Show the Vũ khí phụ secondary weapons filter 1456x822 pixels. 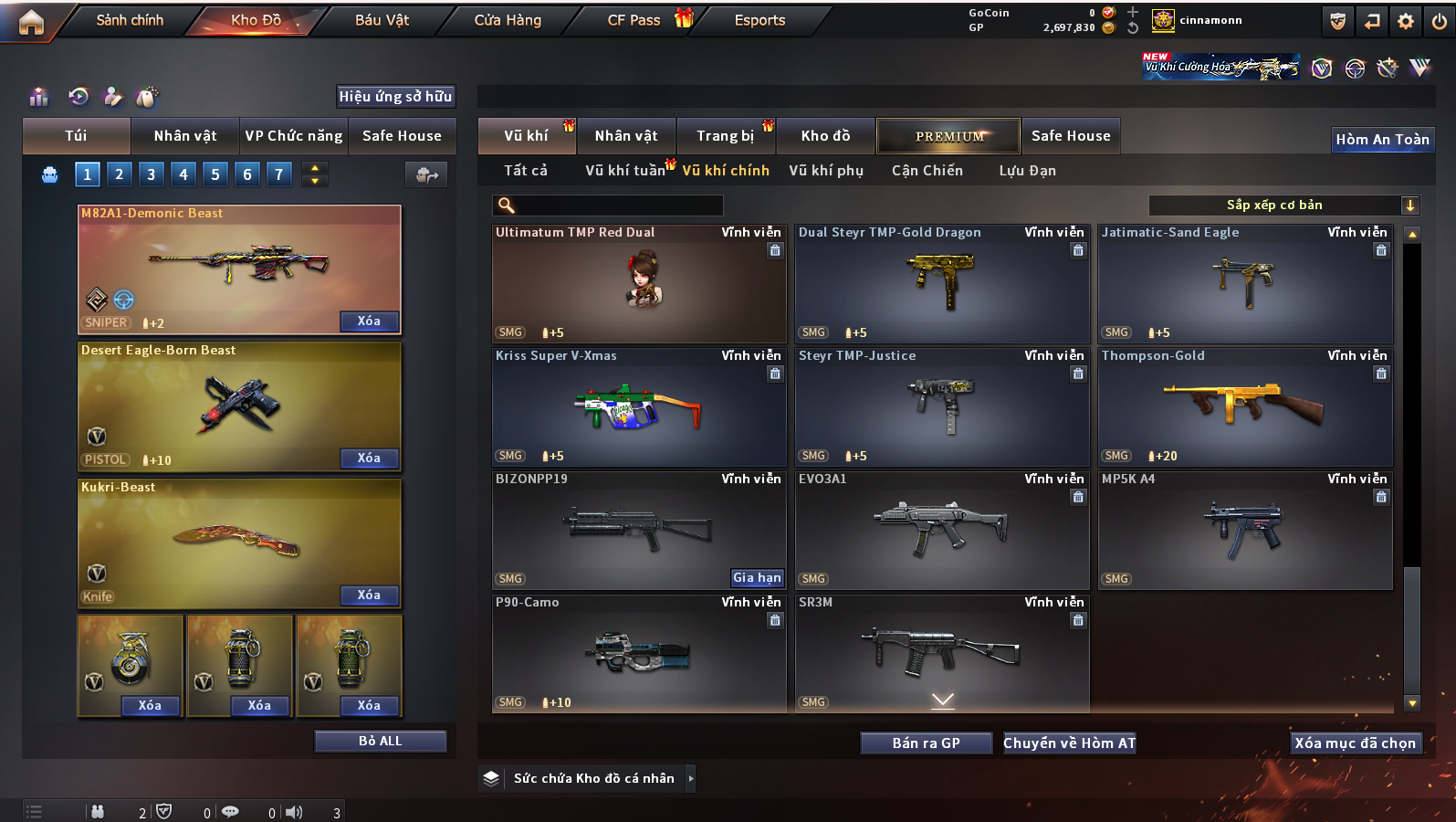tap(826, 171)
